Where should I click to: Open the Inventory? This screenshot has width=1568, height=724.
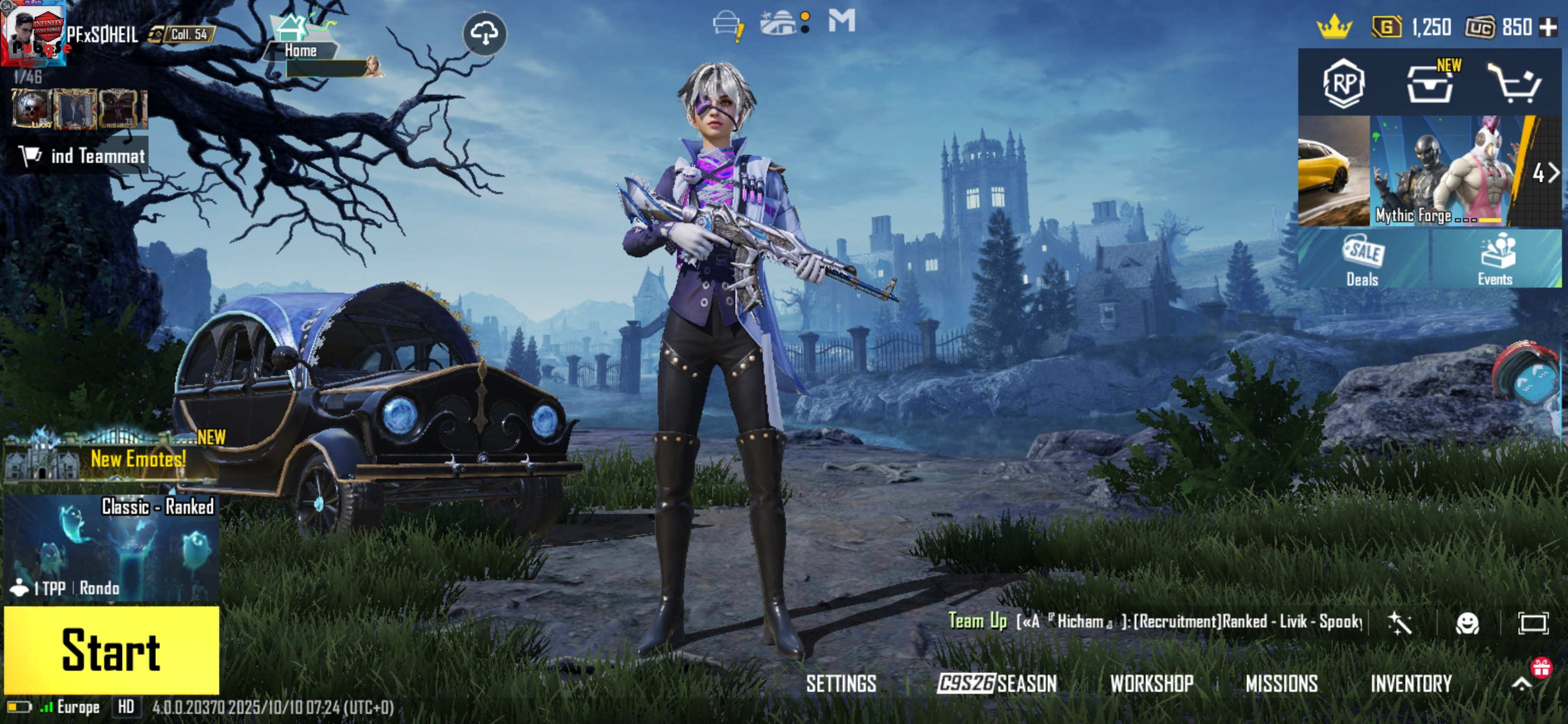point(1410,684)
